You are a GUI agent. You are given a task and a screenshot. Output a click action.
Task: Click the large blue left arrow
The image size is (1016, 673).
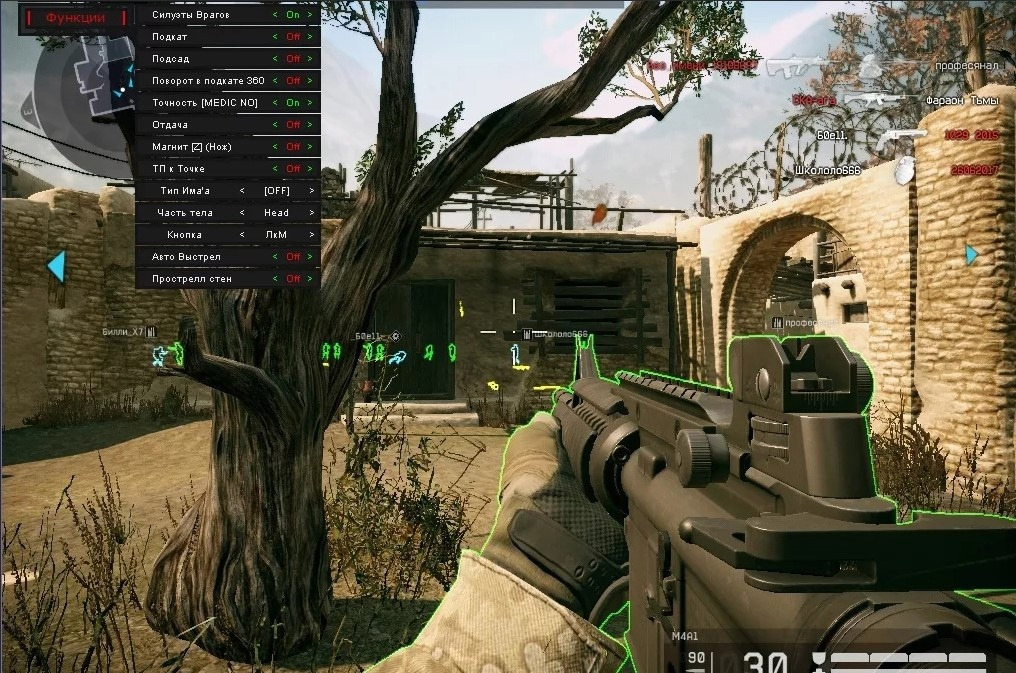pyautogui.click(x=56, y=266)
